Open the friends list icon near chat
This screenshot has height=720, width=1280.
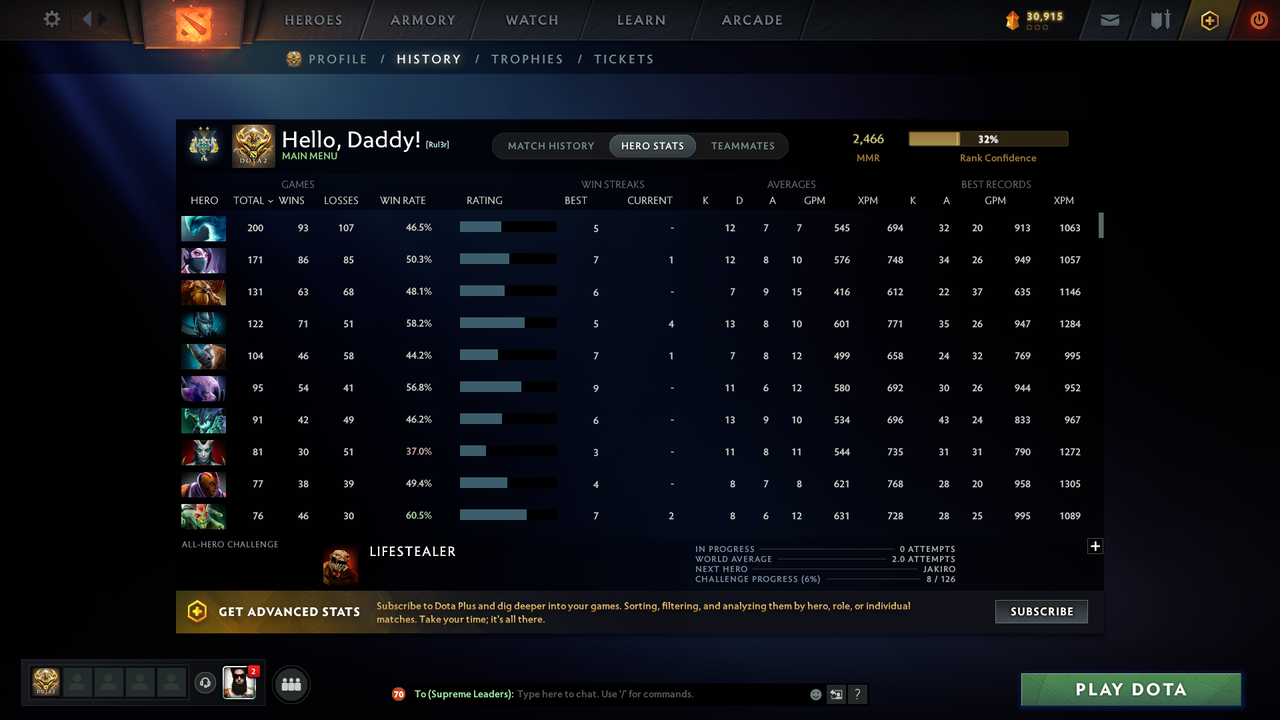pos(290,684)
